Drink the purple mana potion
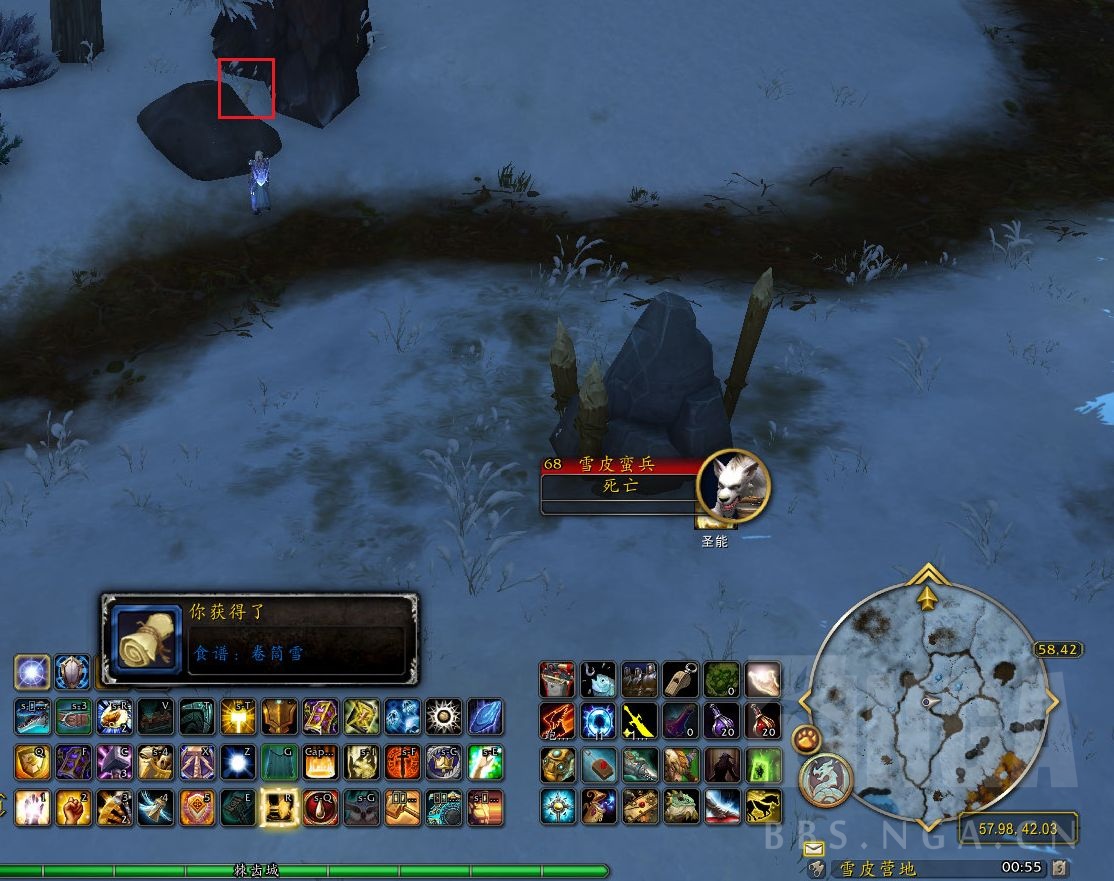1114x881 pixels. [721, 719]
